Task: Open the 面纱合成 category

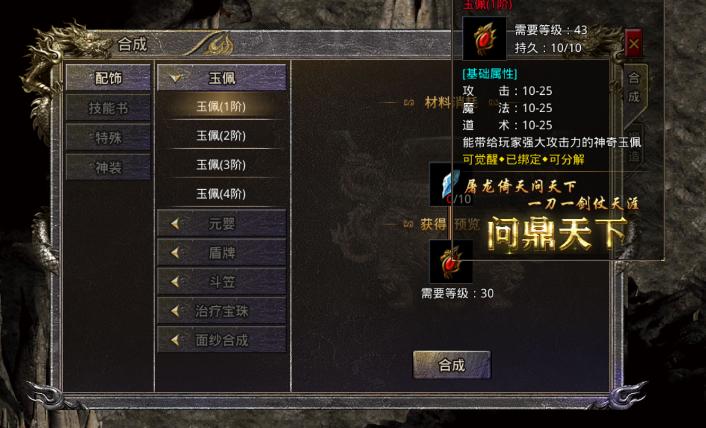Action: (221, 340)
